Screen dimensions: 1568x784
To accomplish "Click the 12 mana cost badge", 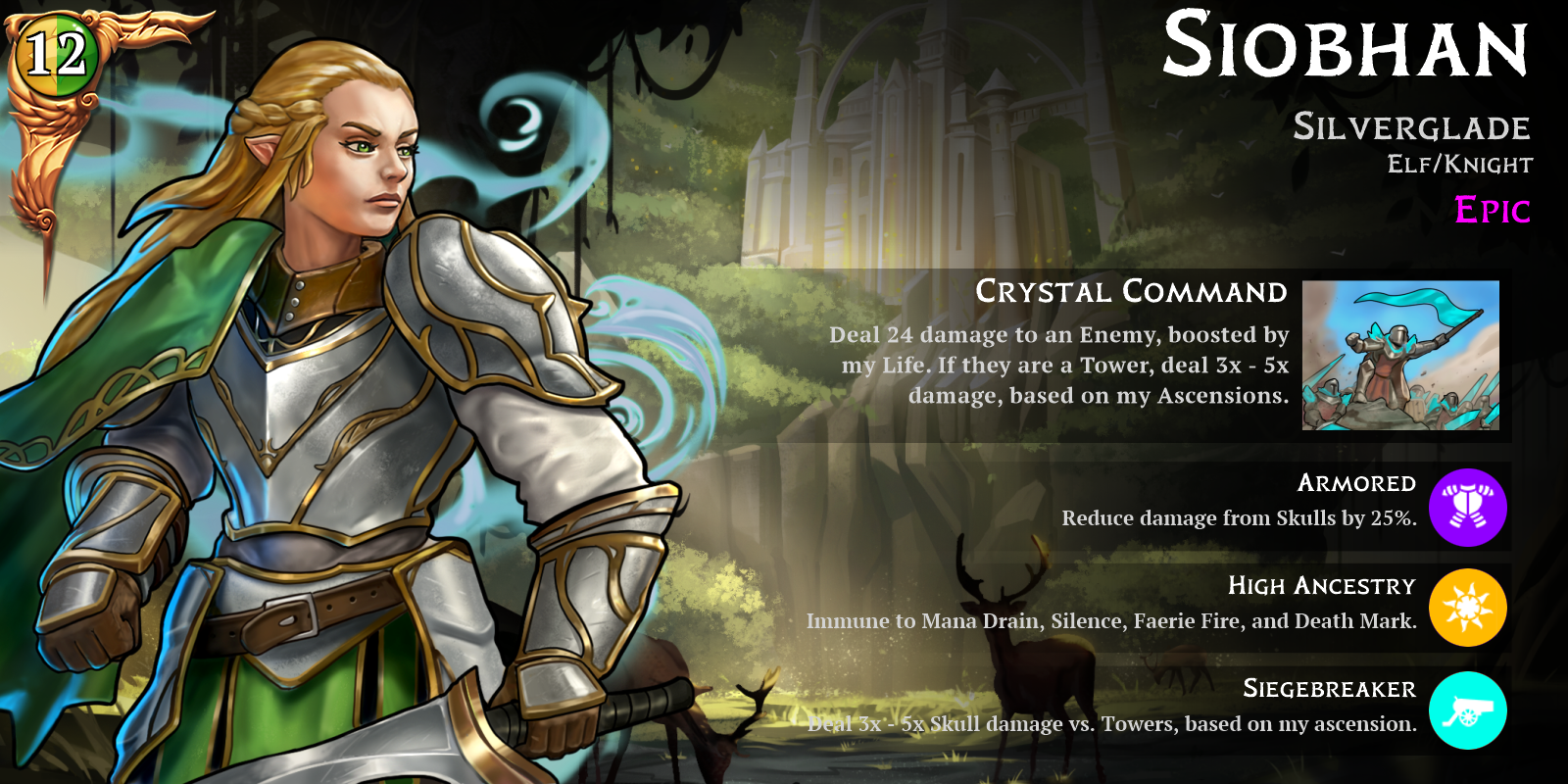I will (54, 54).
